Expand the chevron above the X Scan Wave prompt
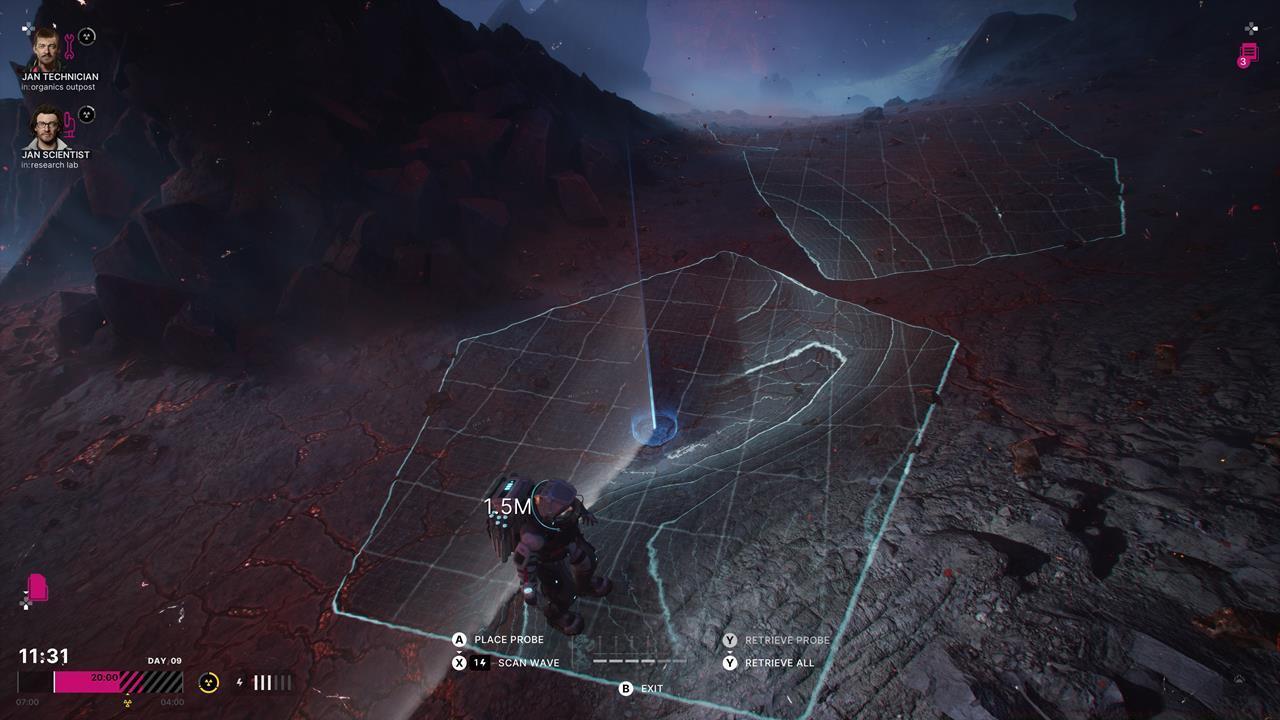Screen dimensions: 1280x720 click(x=458, y=650)
